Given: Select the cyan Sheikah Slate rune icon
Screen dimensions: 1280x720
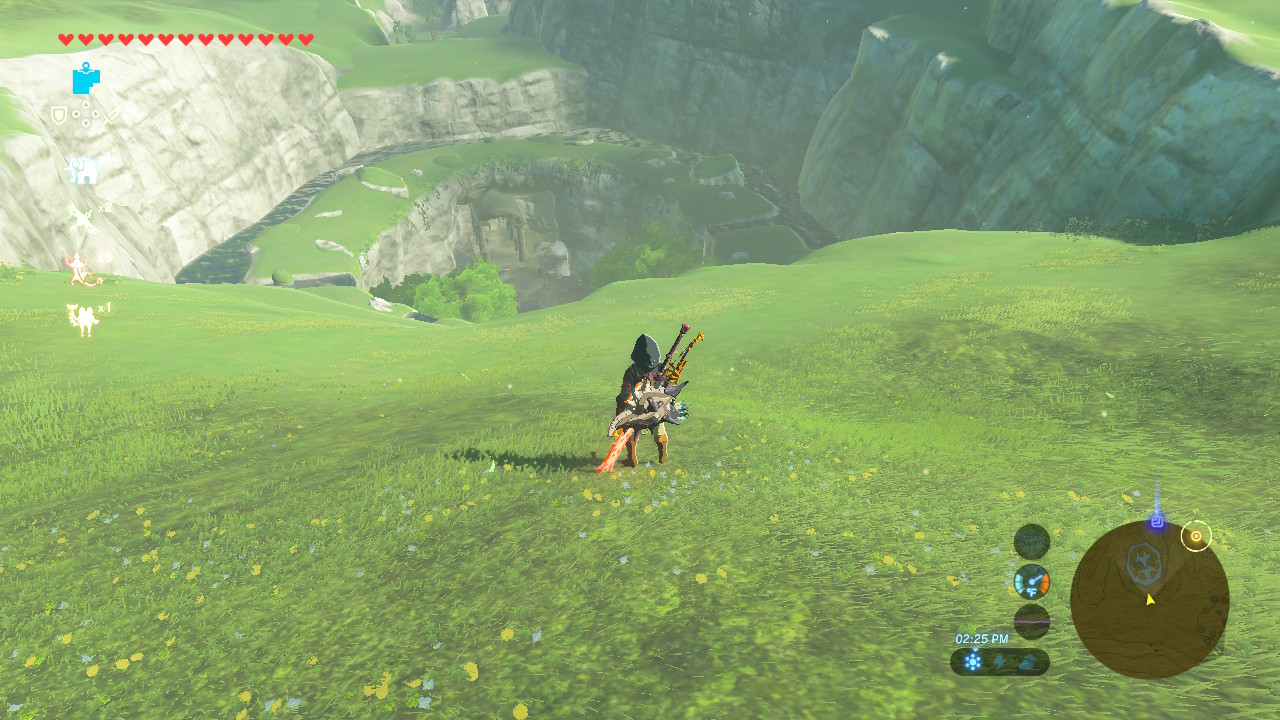Looking at the screenshot, I should click(86, 78).
